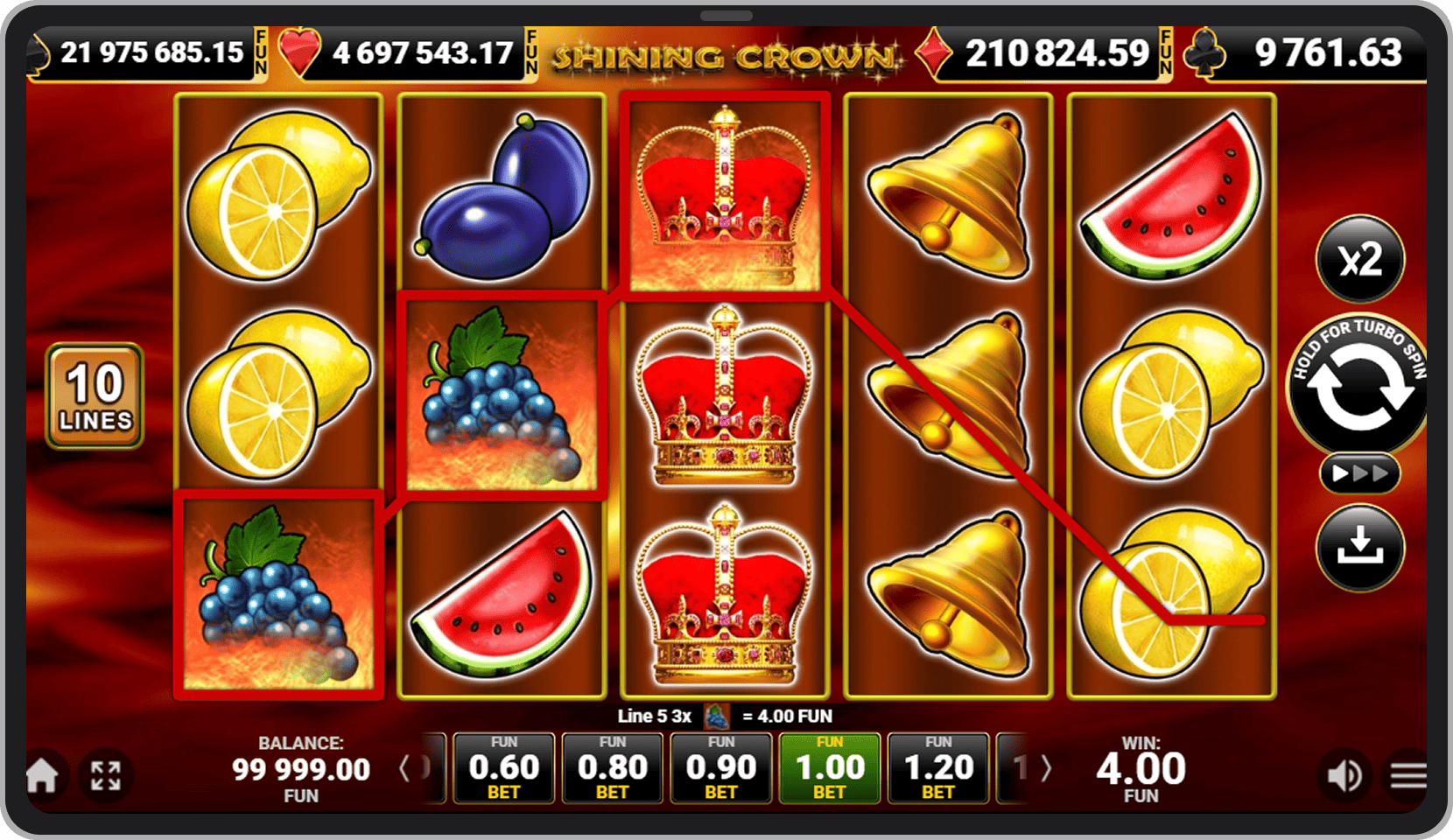Image resolution: width=1453 pixels, height=840 pixels.
Task: Select the 1.20 FUN bet option
Action: (x=937, y=767)
